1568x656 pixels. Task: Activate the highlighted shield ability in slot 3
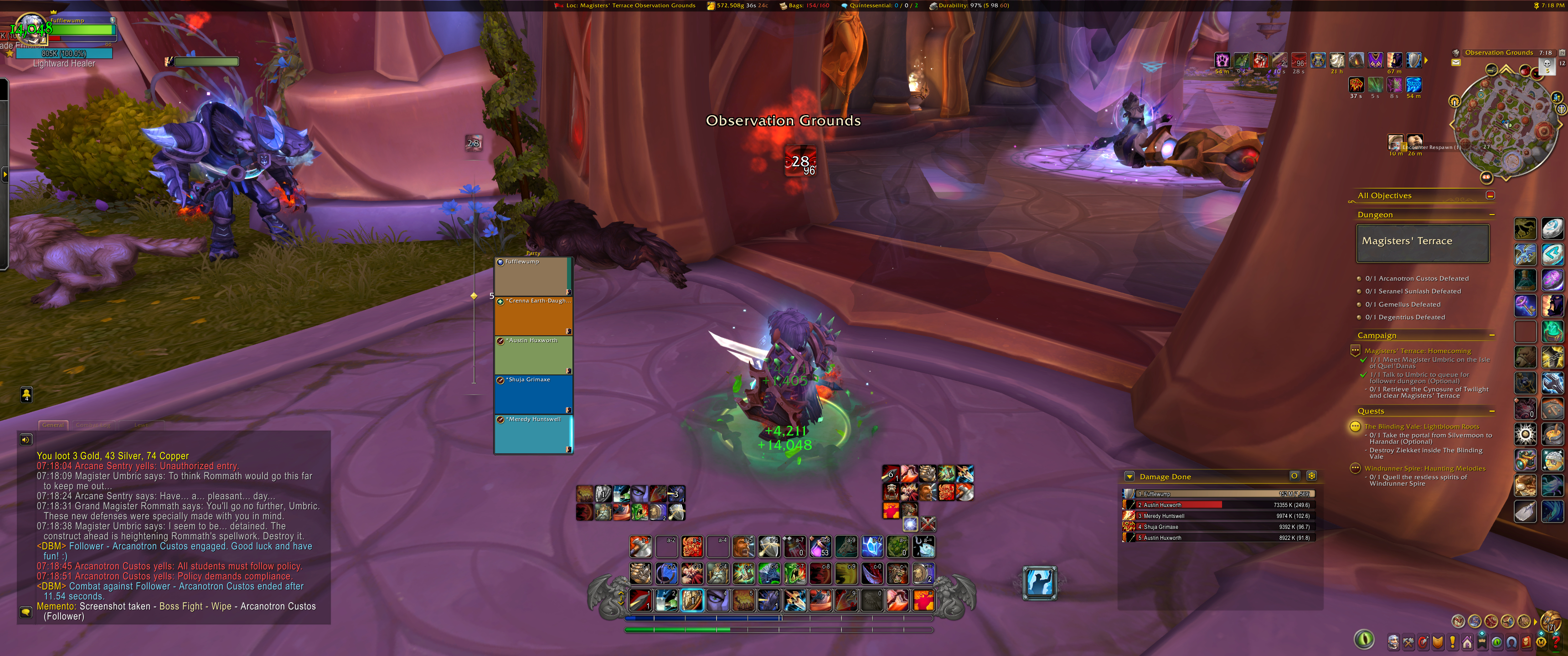[x=692, y=600]
